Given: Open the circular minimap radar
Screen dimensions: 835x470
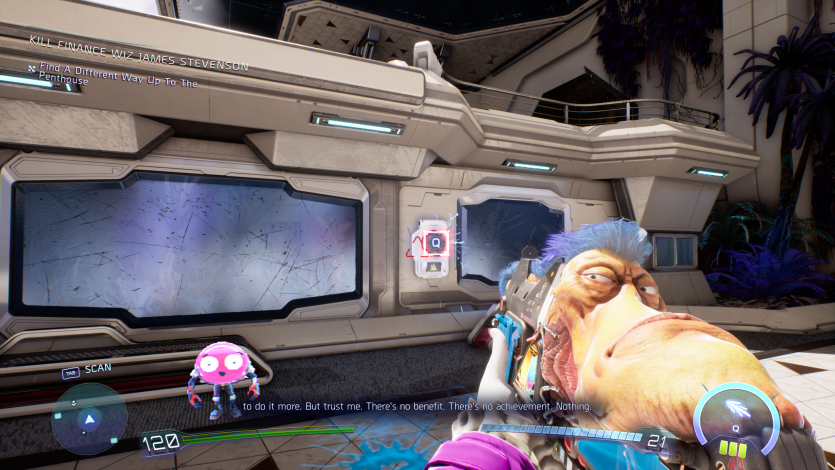Looking at the screenshot, I should (x=88, y=418).
